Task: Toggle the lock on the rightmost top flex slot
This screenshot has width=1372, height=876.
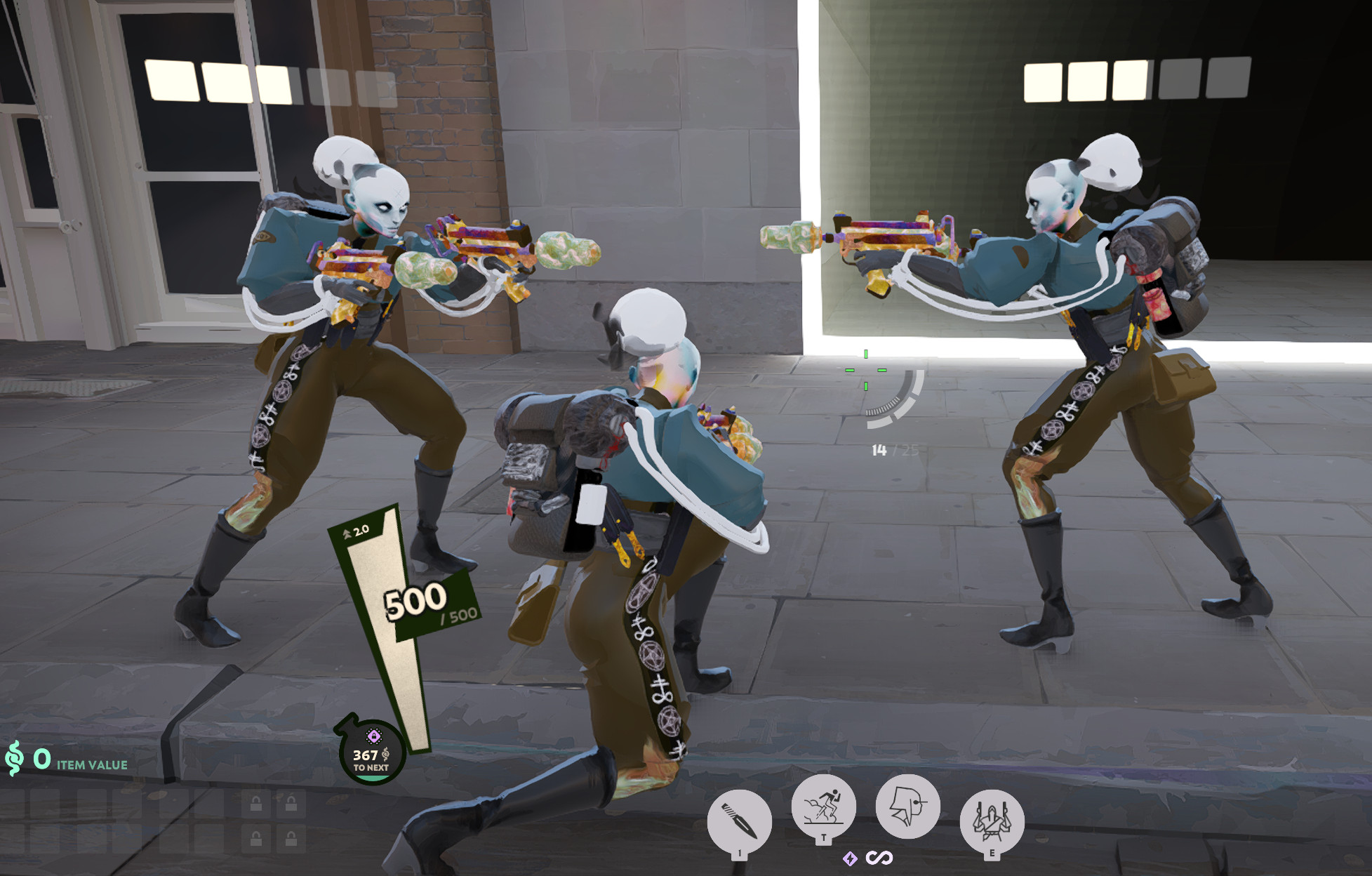Action: click(x=291, y=804)
